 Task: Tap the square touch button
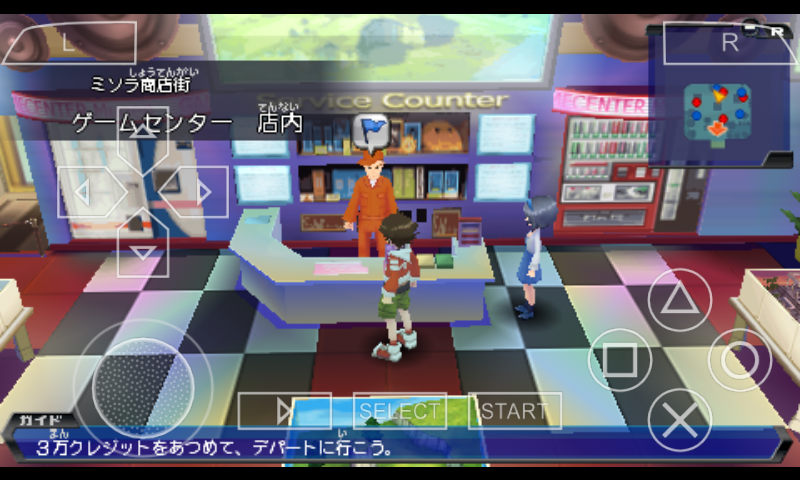tap(620, 360)
